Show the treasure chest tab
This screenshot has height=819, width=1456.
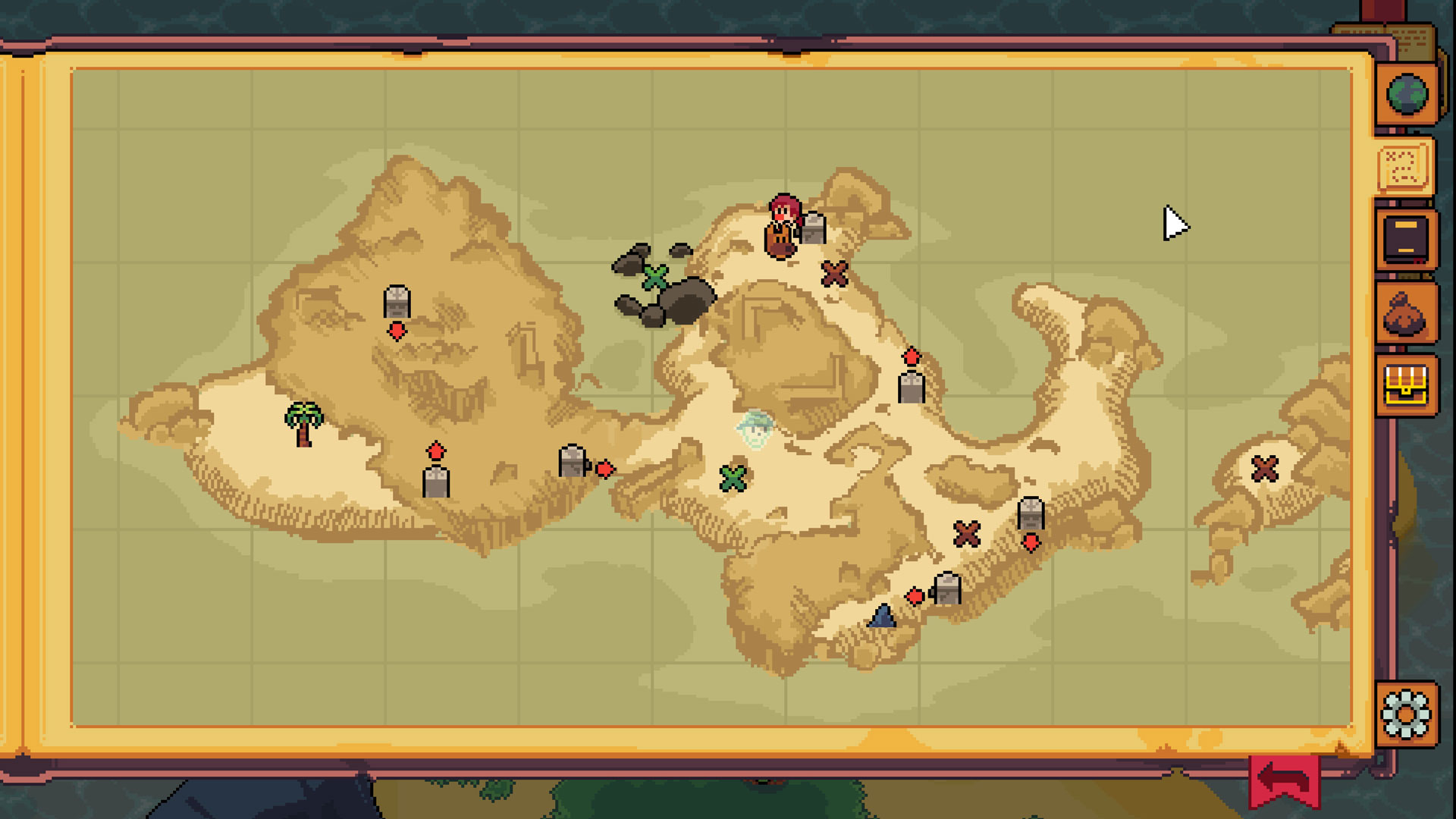[x=1406, y=385]
